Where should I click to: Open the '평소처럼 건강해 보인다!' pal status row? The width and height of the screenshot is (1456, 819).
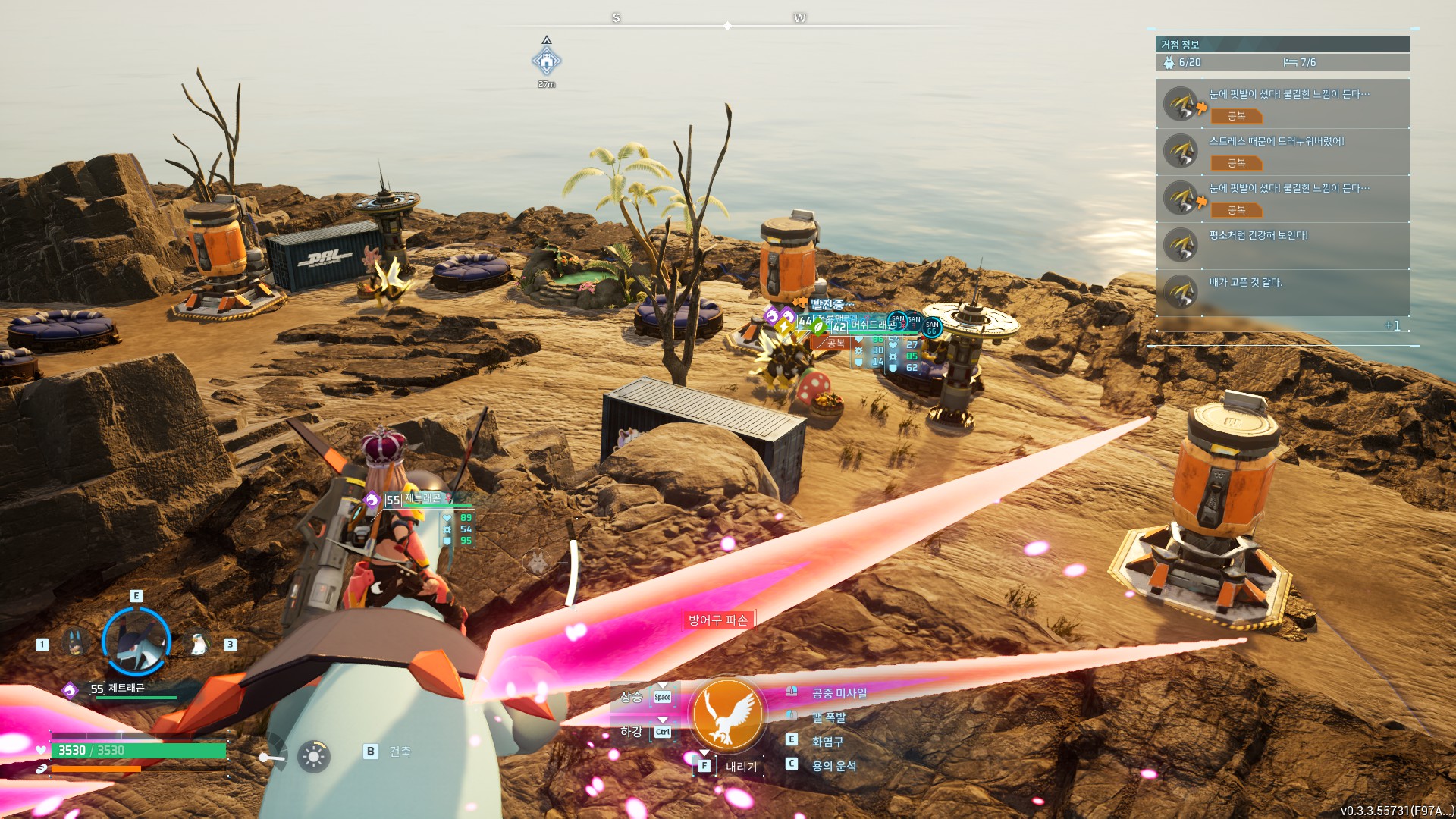1282,245
